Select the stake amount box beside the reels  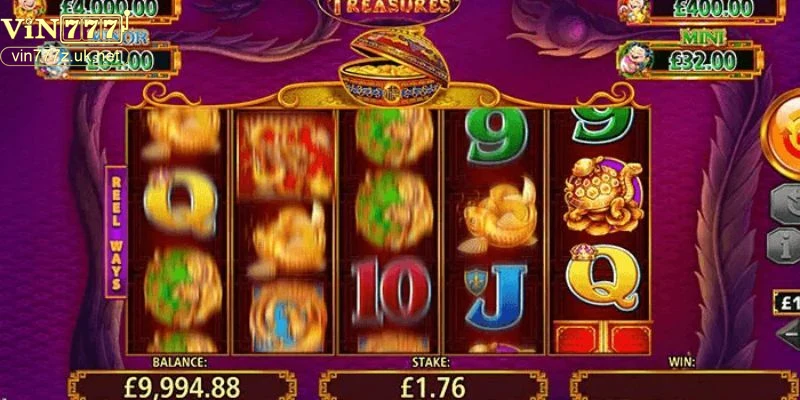pyautogui.click(x=786, y=301)
